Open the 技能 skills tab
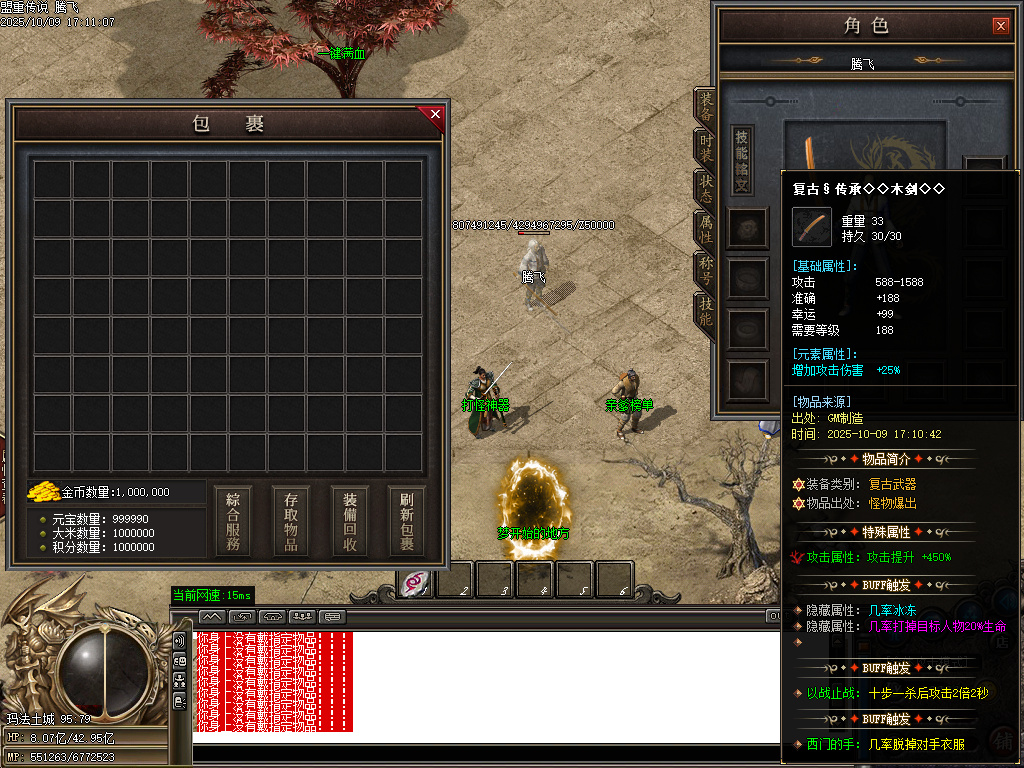This screenshot has height=768, width=1024. click(x=705, y=312)
